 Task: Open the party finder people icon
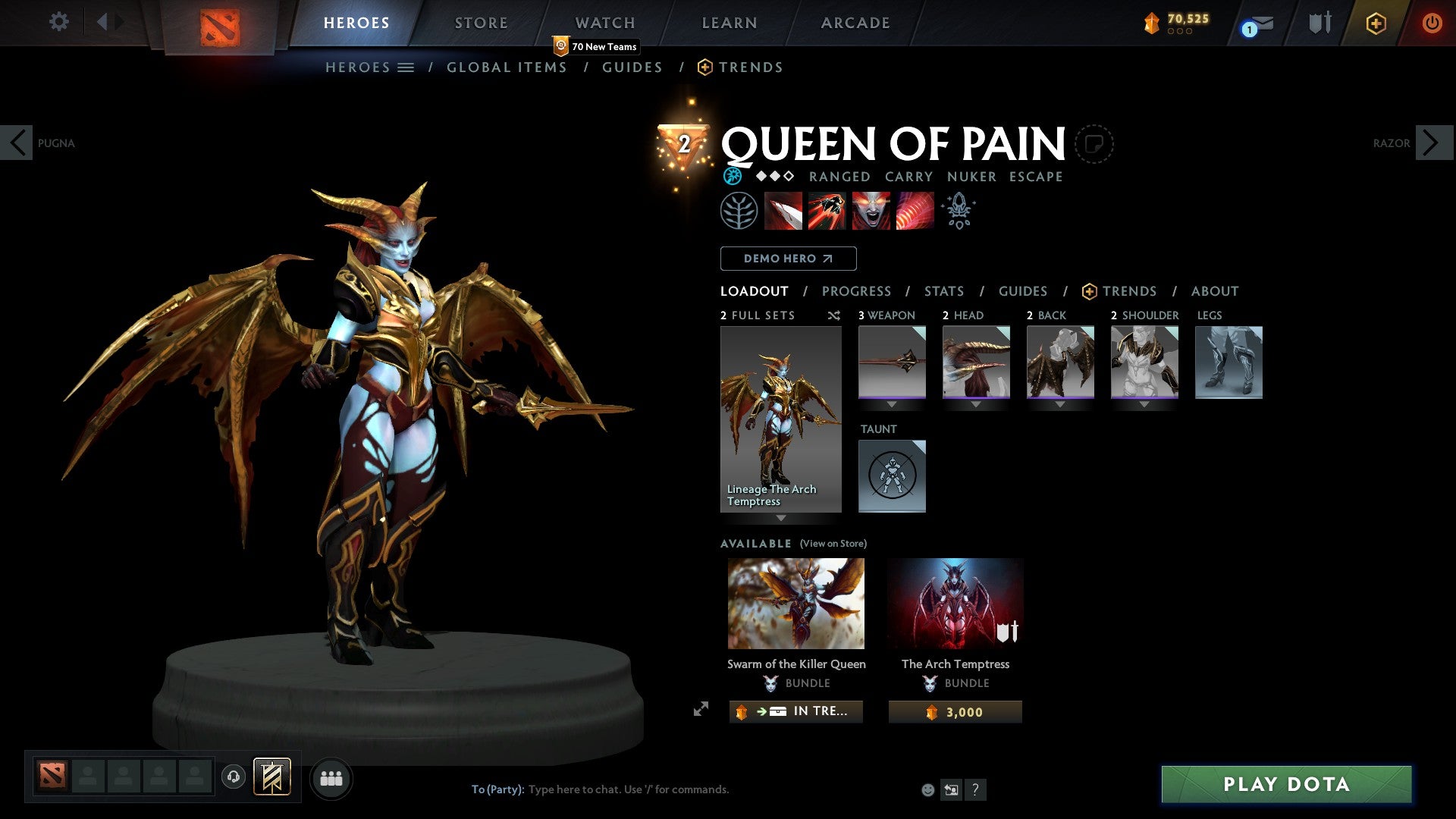click(x=331, y=778)
